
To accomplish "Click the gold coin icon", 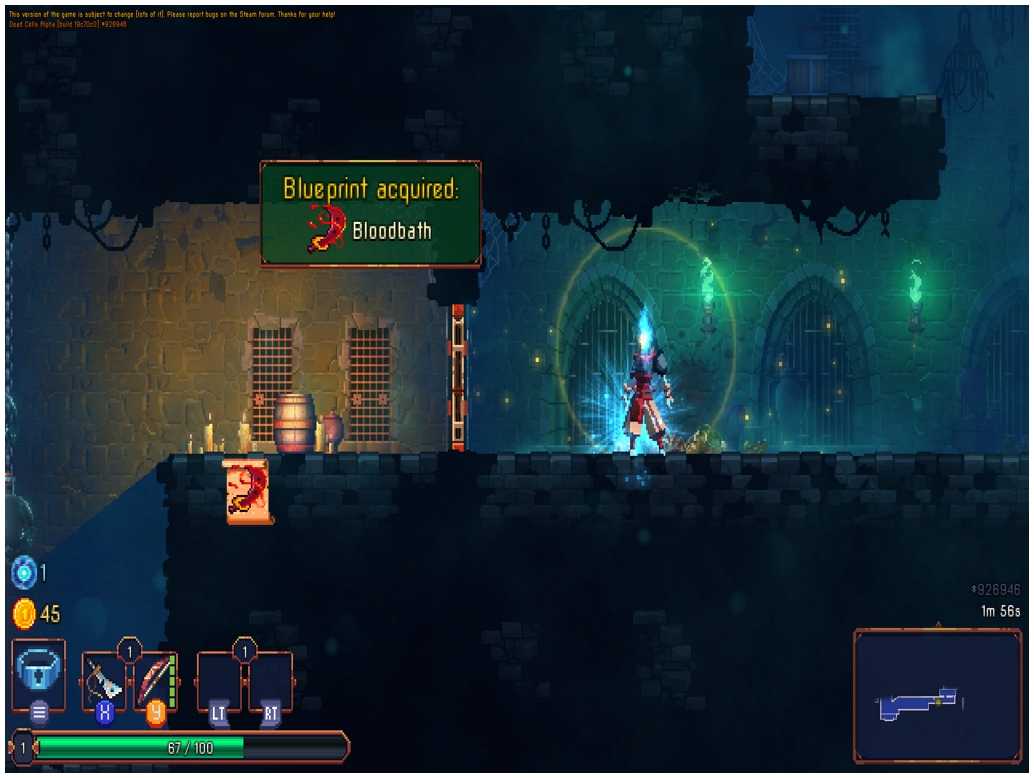I will pos(23,613).
